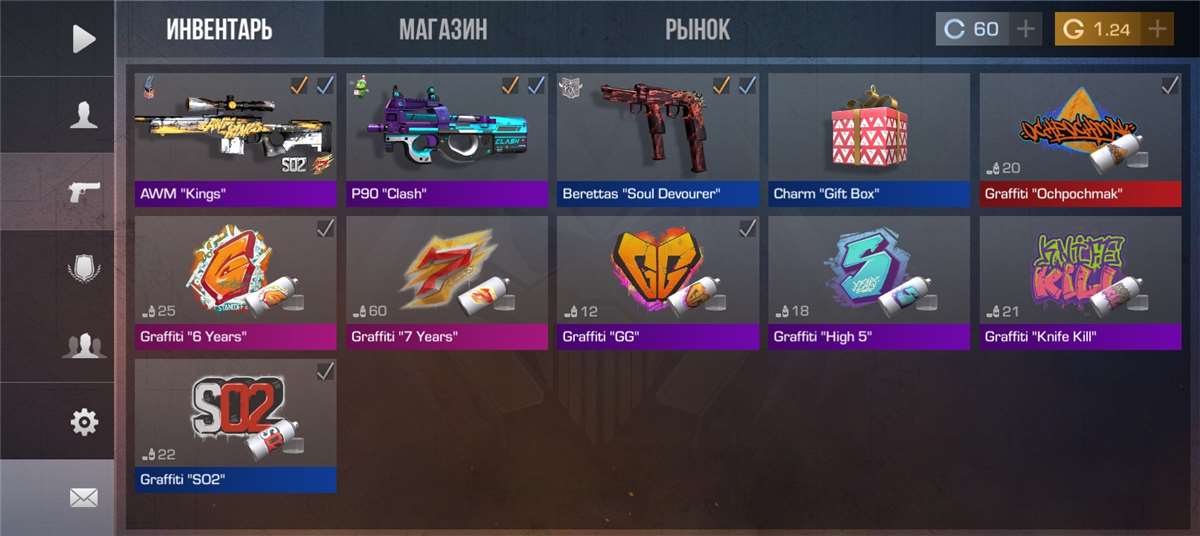Add more gold with plus button
This screenshot has height=536, width=1200.
pos(1157,29)
